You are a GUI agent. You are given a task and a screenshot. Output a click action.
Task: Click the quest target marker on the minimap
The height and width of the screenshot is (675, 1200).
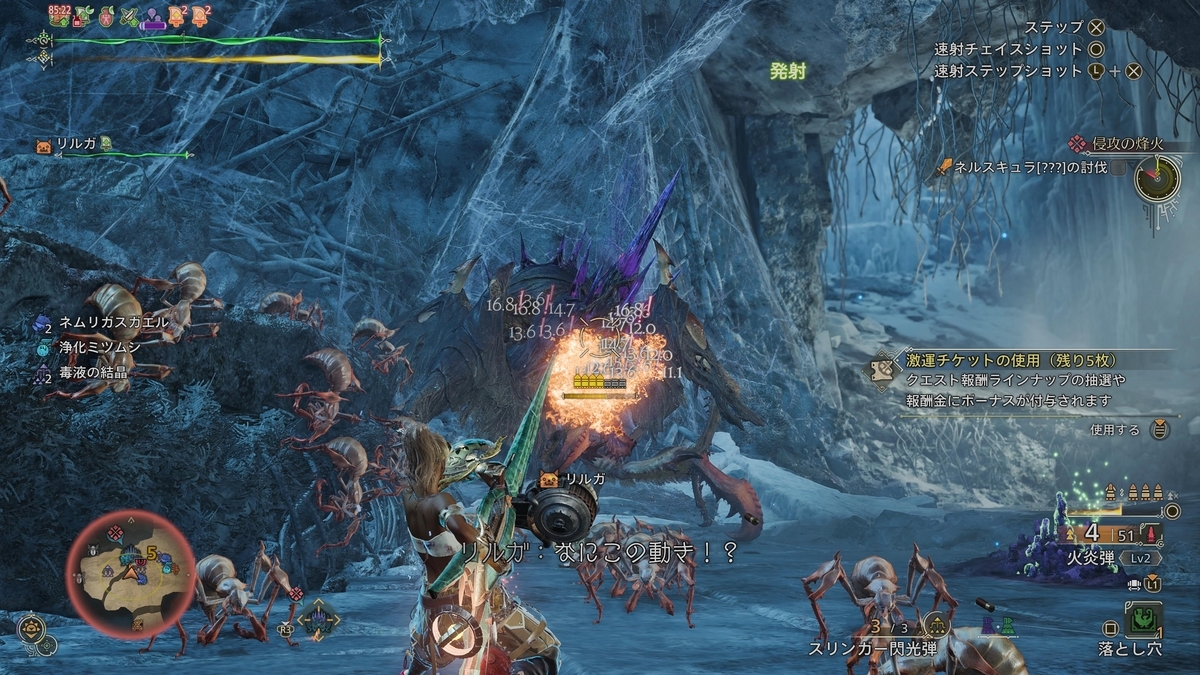point(117,531)
